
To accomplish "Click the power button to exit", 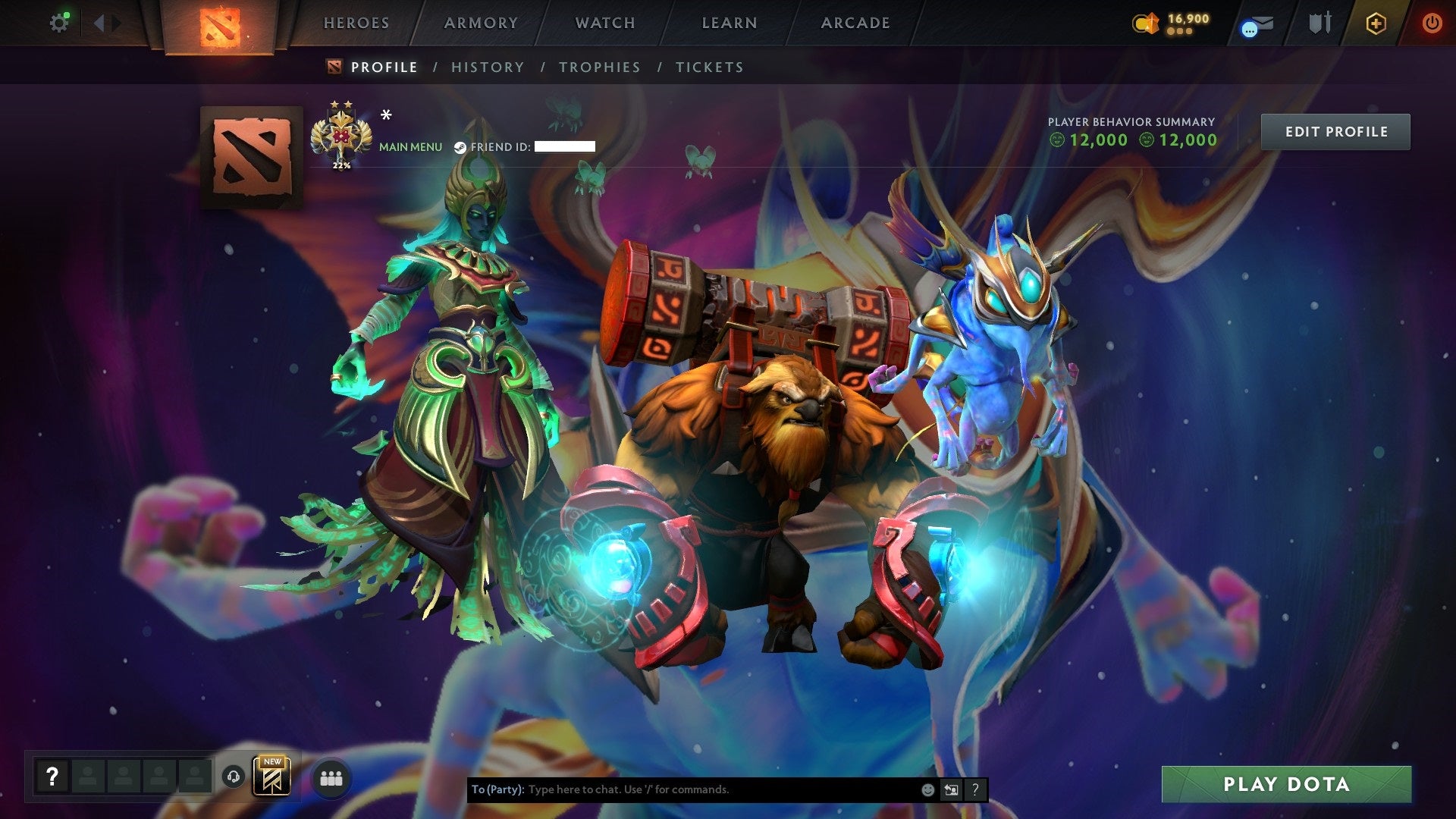I will tap(1432, 23).
